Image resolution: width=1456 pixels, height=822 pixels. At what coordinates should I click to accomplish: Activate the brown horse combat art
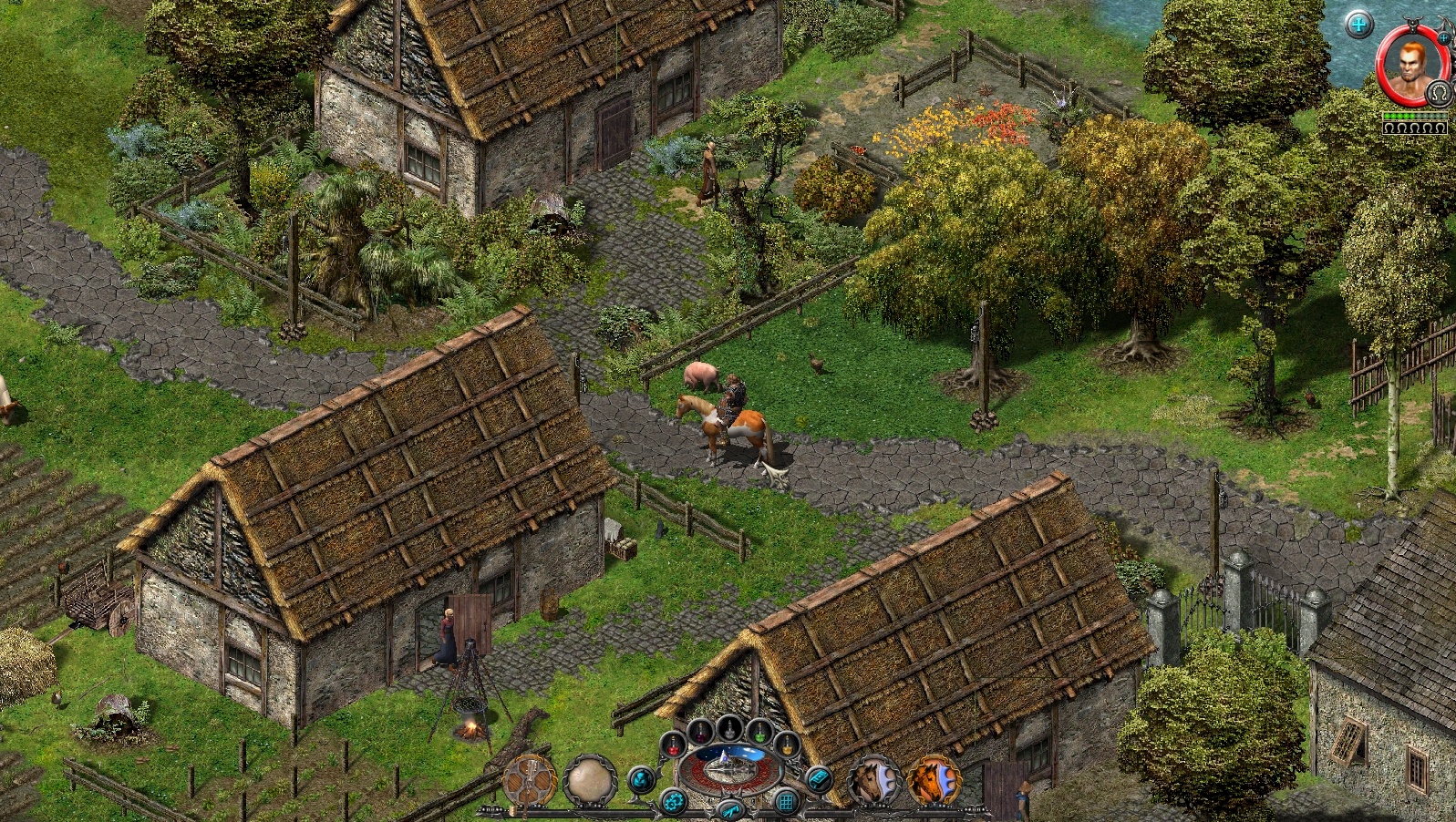click(x=873, y=782)
